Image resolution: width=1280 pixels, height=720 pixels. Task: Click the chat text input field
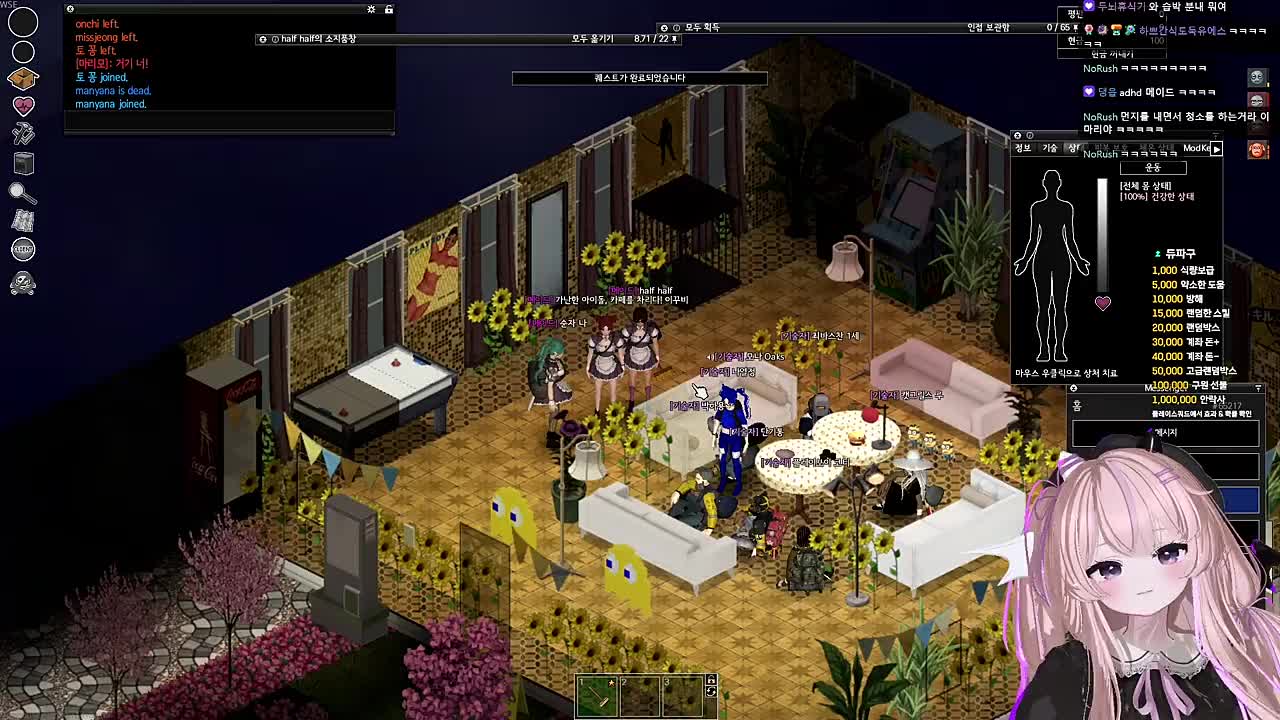pyautogui.click(x=229, y=121)
